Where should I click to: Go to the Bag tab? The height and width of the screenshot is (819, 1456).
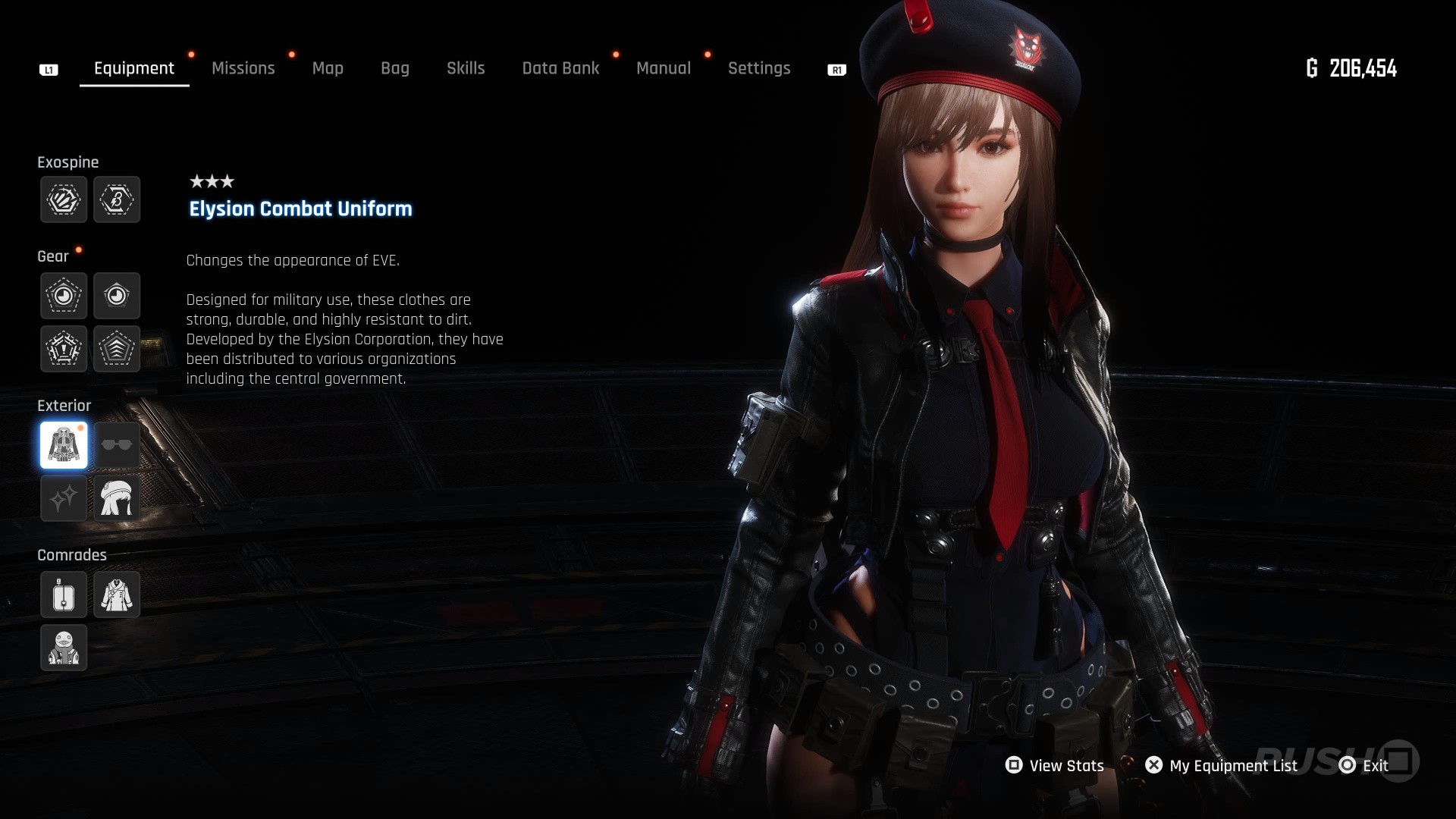394,68
